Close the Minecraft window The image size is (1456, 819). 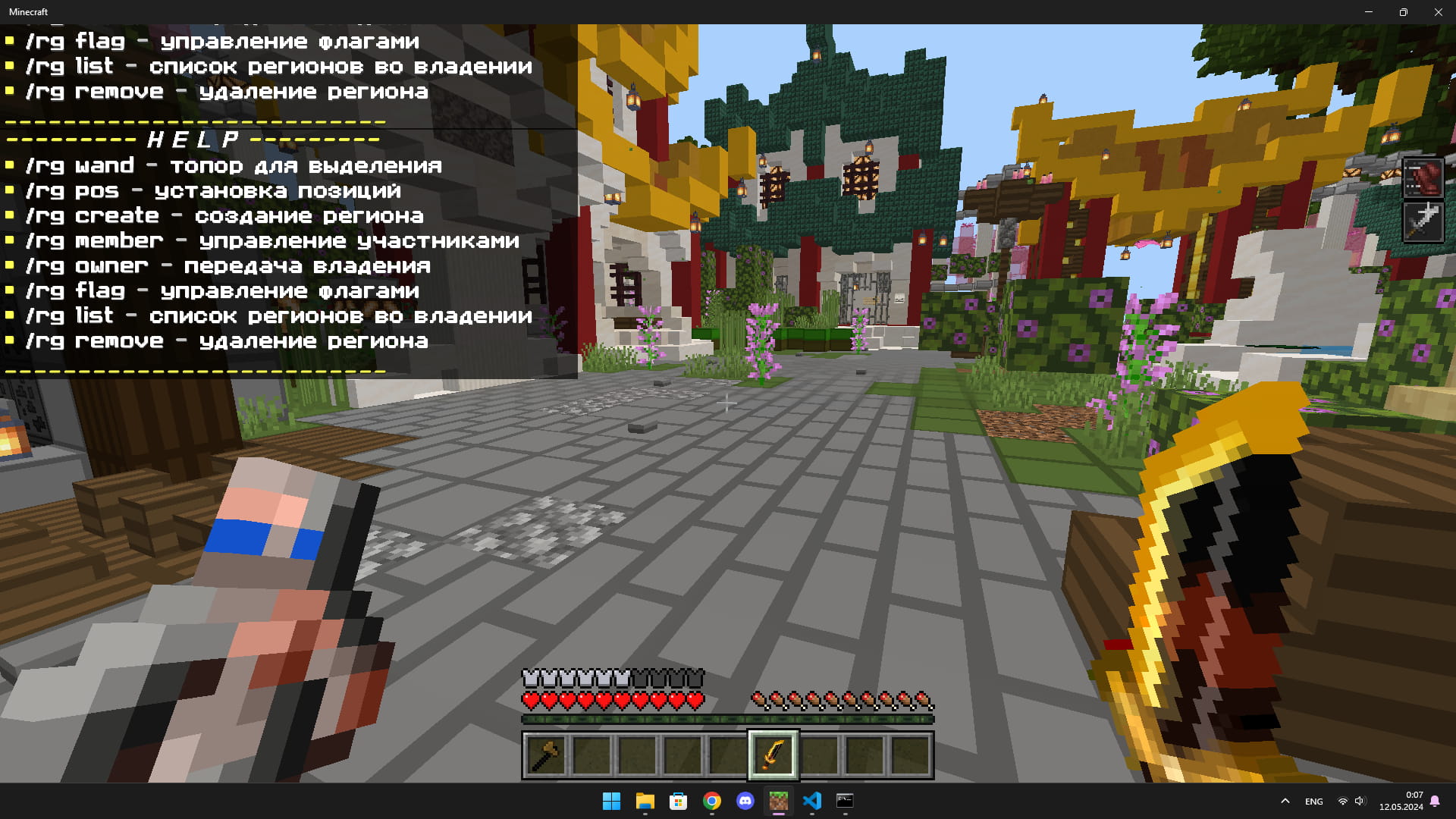1438,12
